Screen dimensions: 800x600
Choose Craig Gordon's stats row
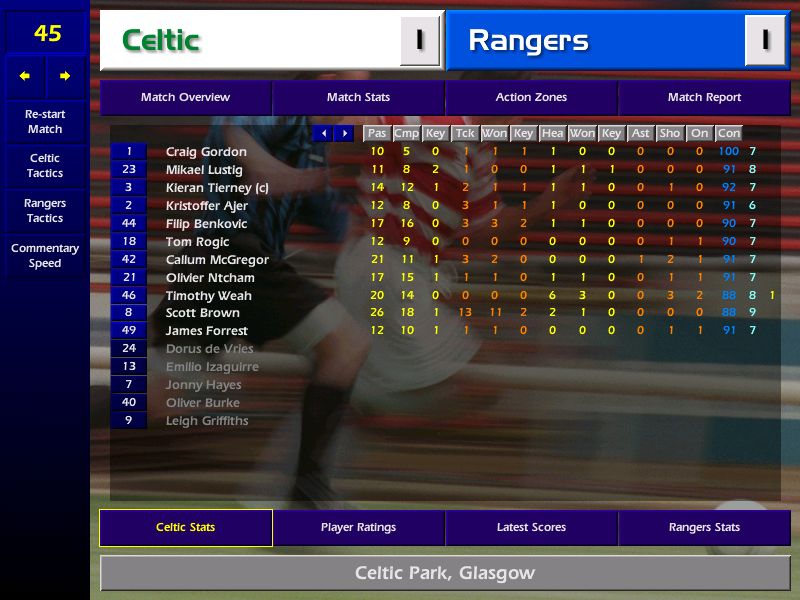(206, 152)
